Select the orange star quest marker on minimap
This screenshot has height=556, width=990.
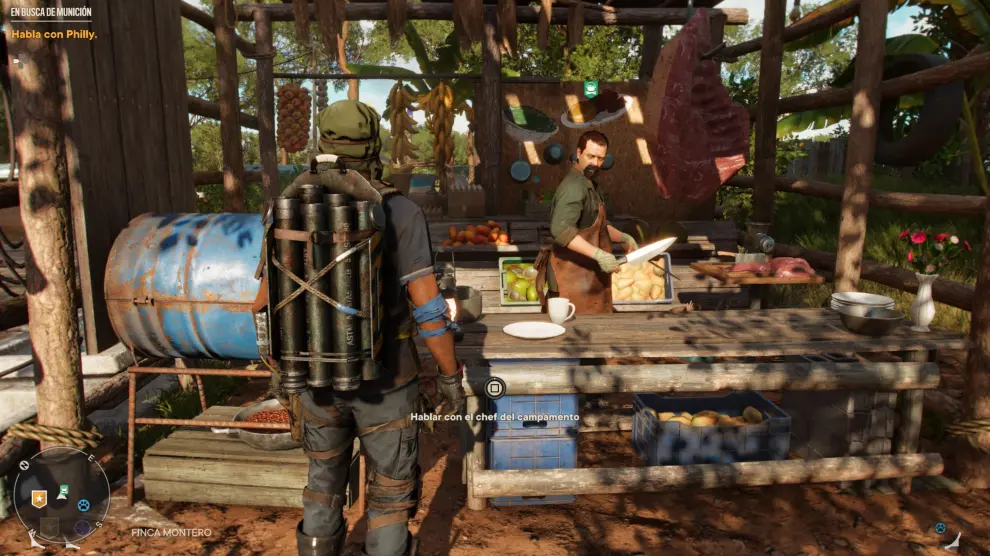(x=39, y=498)
